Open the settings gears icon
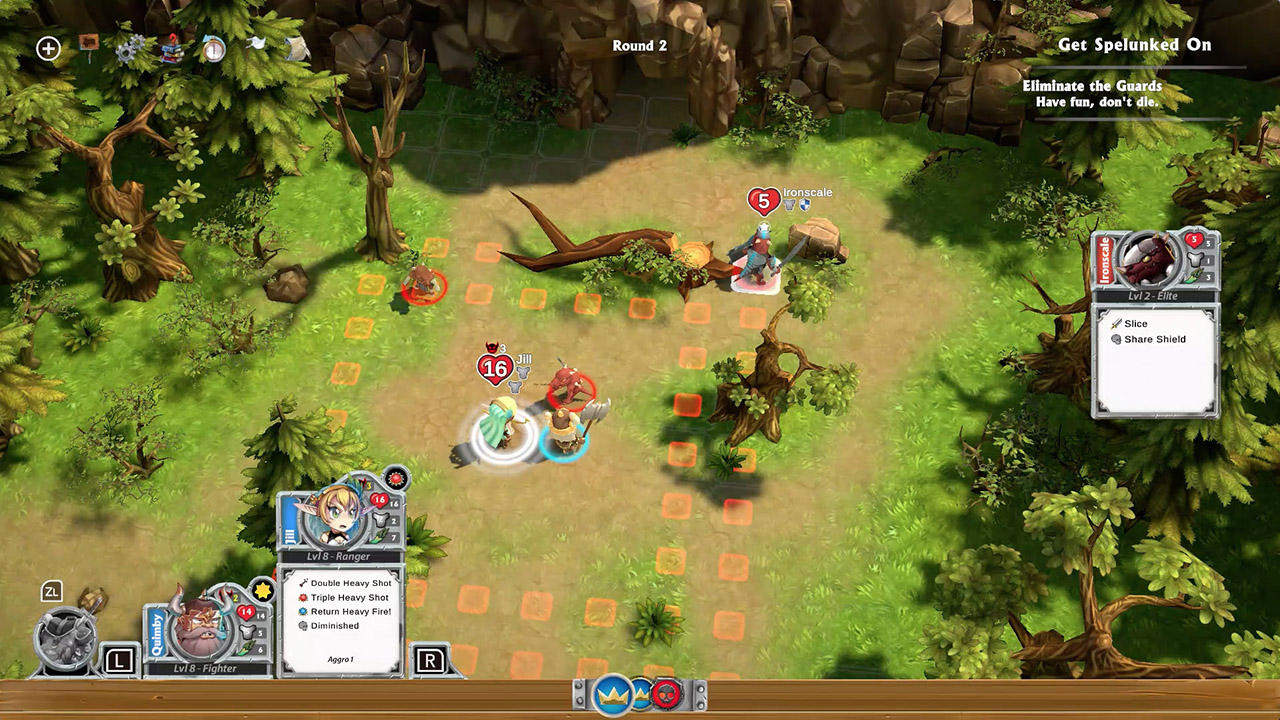Screen dimensions: 1280x720 130,48
